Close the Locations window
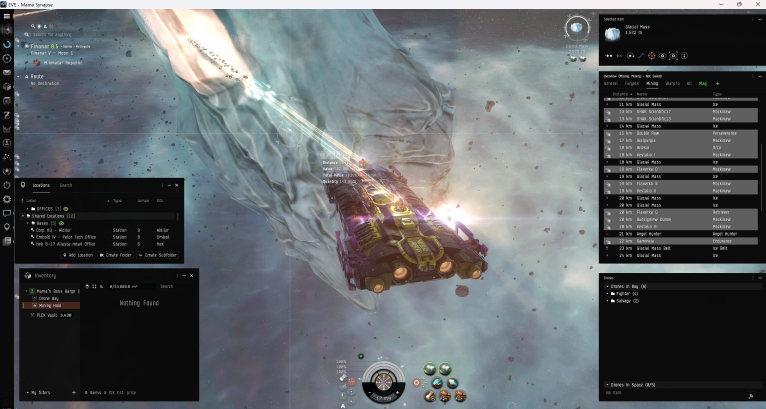 tap(178, 185)
